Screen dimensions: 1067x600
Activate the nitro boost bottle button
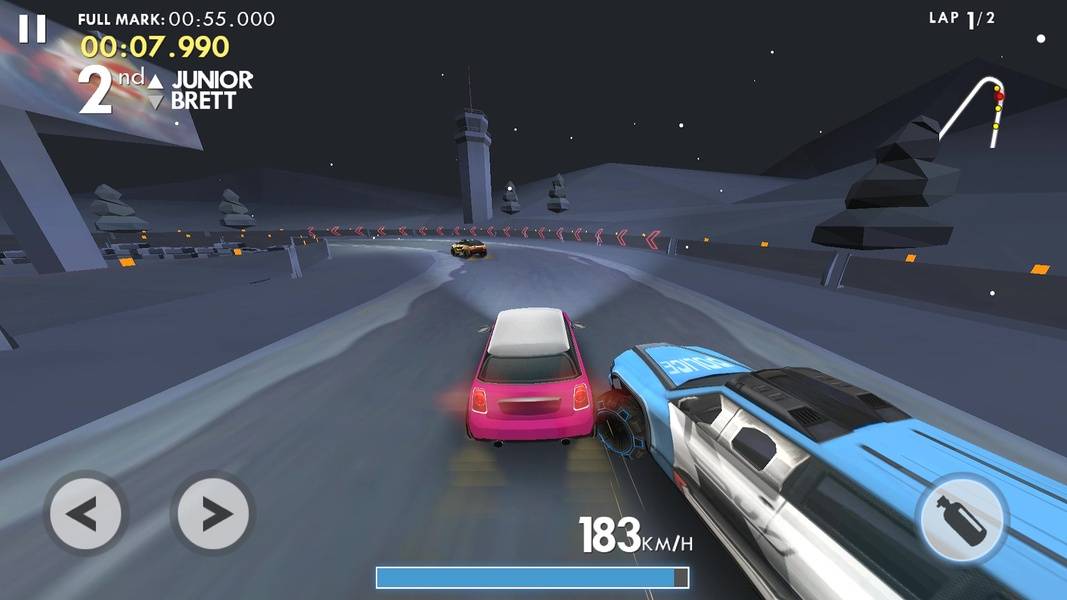(961, 518)
